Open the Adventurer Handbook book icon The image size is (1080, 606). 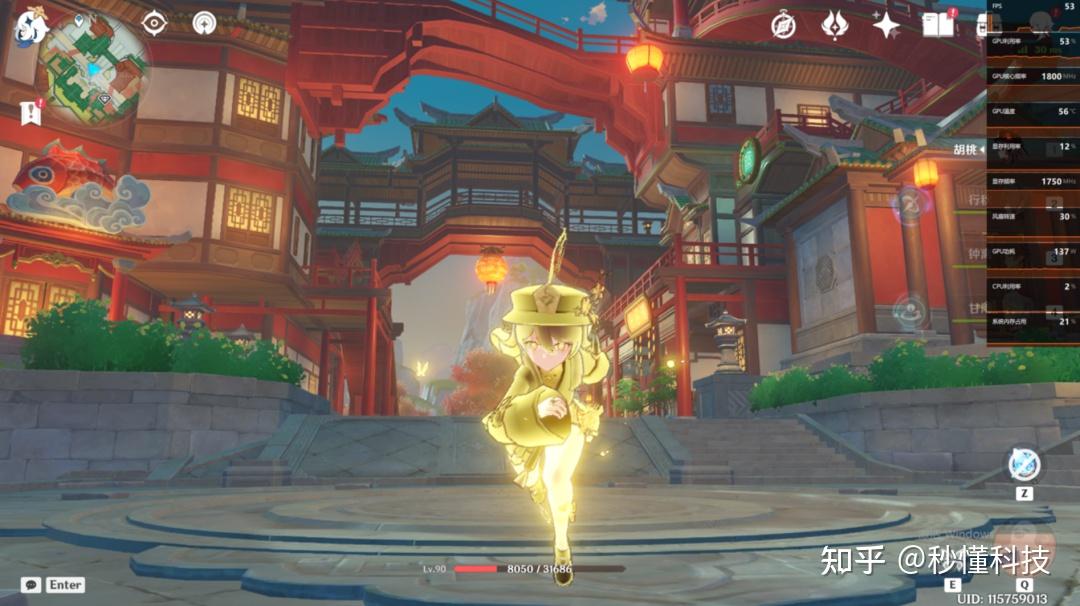(x=938, y=25)
